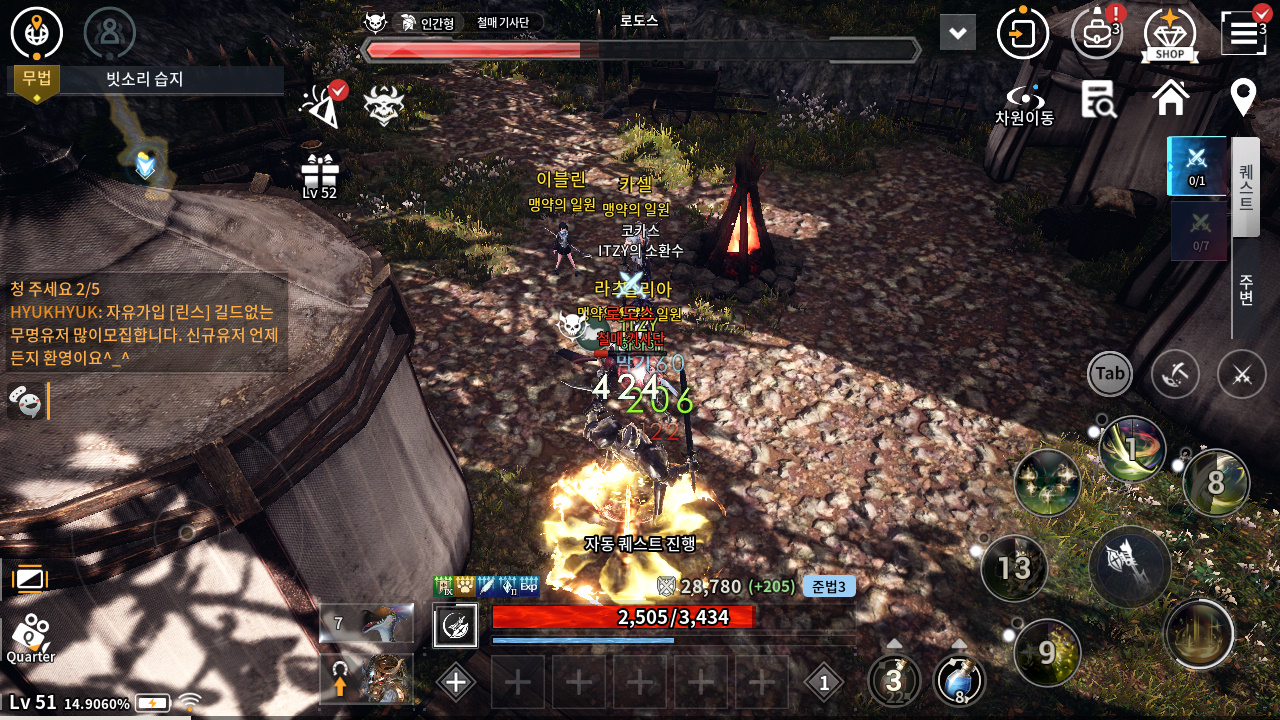Click the 빗소리 습지 location name
This screenshot has width=1280, height=720.
[145, 79]
